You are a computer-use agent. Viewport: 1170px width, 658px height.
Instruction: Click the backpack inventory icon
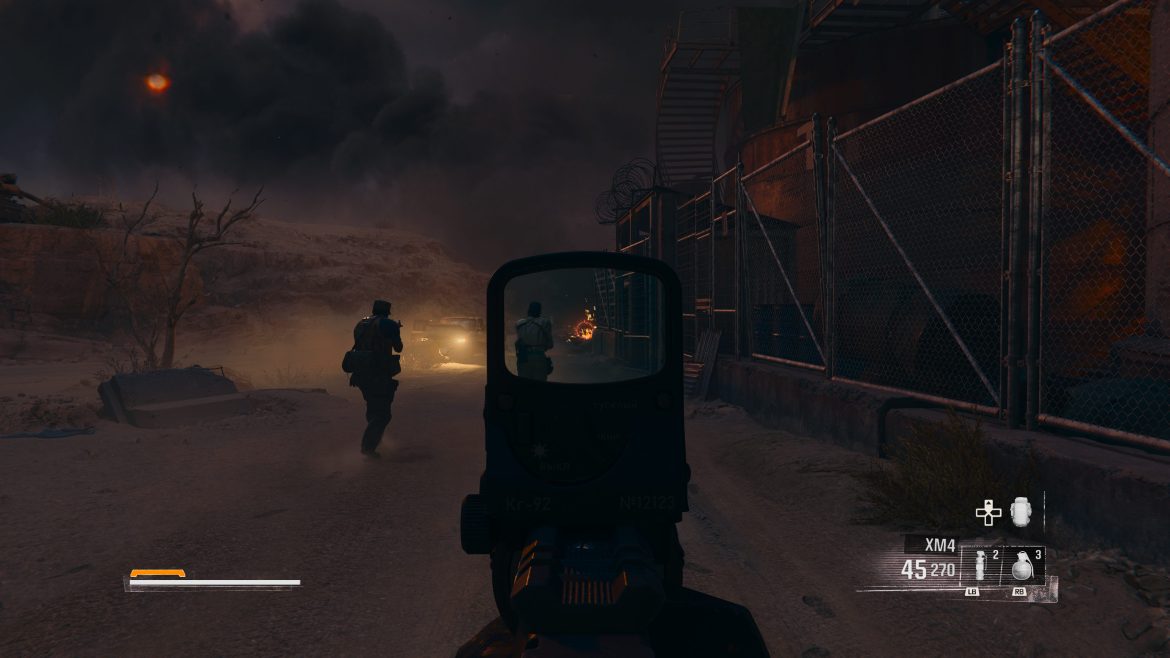pyautogui.click(x=1019, y=512)
